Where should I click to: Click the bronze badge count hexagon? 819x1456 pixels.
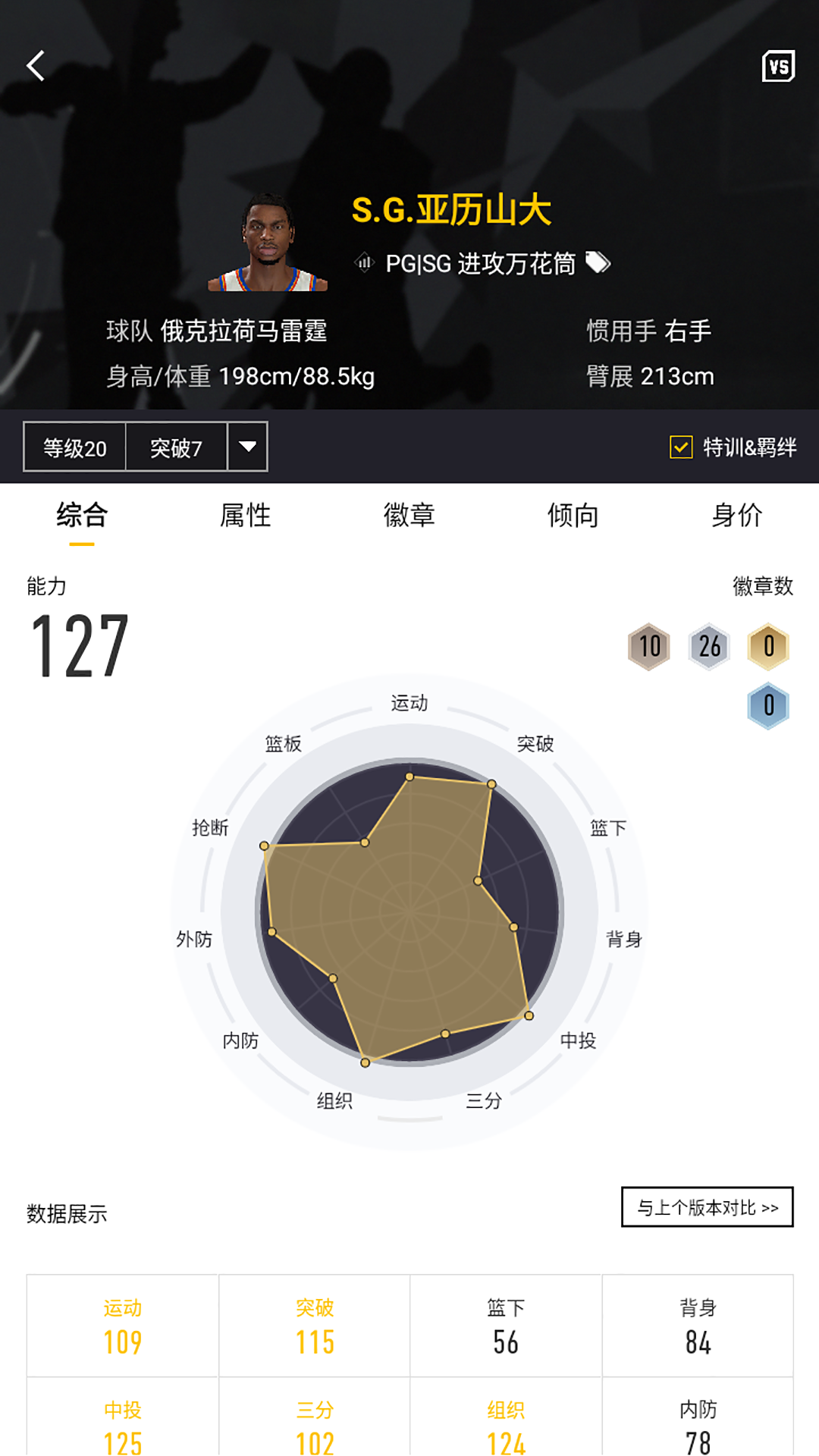click(x=649, y=647)
